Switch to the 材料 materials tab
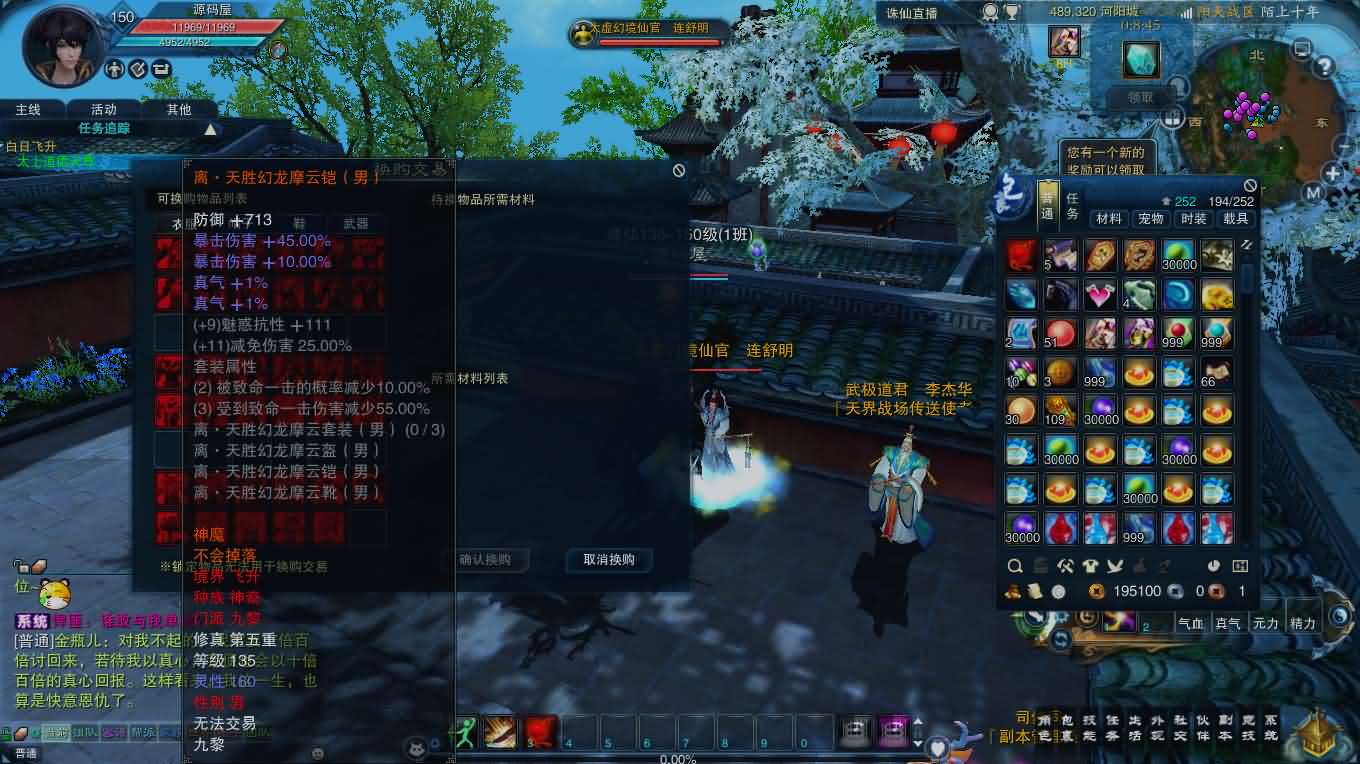Screen dimensions: 1360x764 click(x=1108, y=218)
